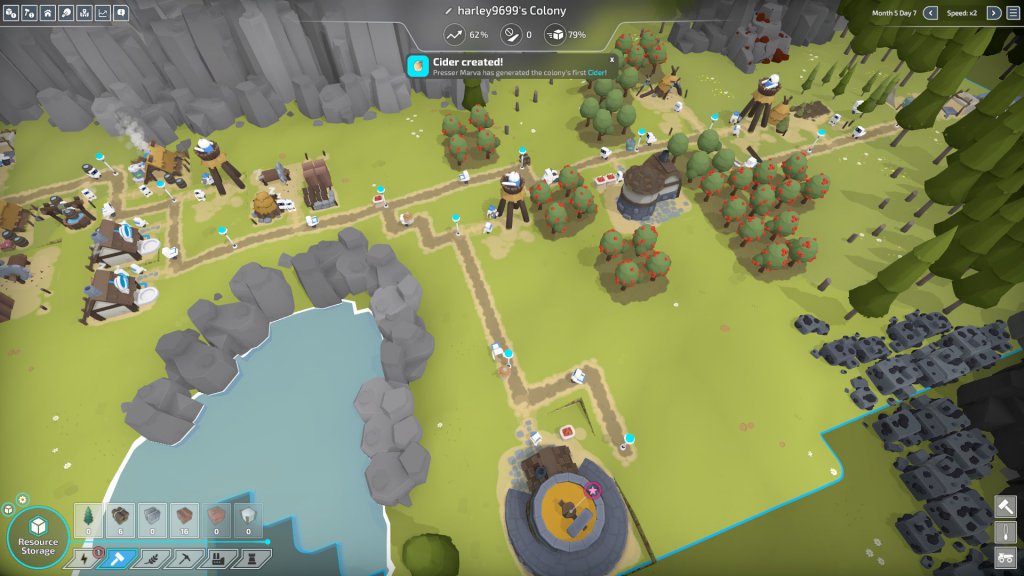Screen dimensions: 1024x576
Task: Increase game speed with right arrow
Action: [993, 13]
